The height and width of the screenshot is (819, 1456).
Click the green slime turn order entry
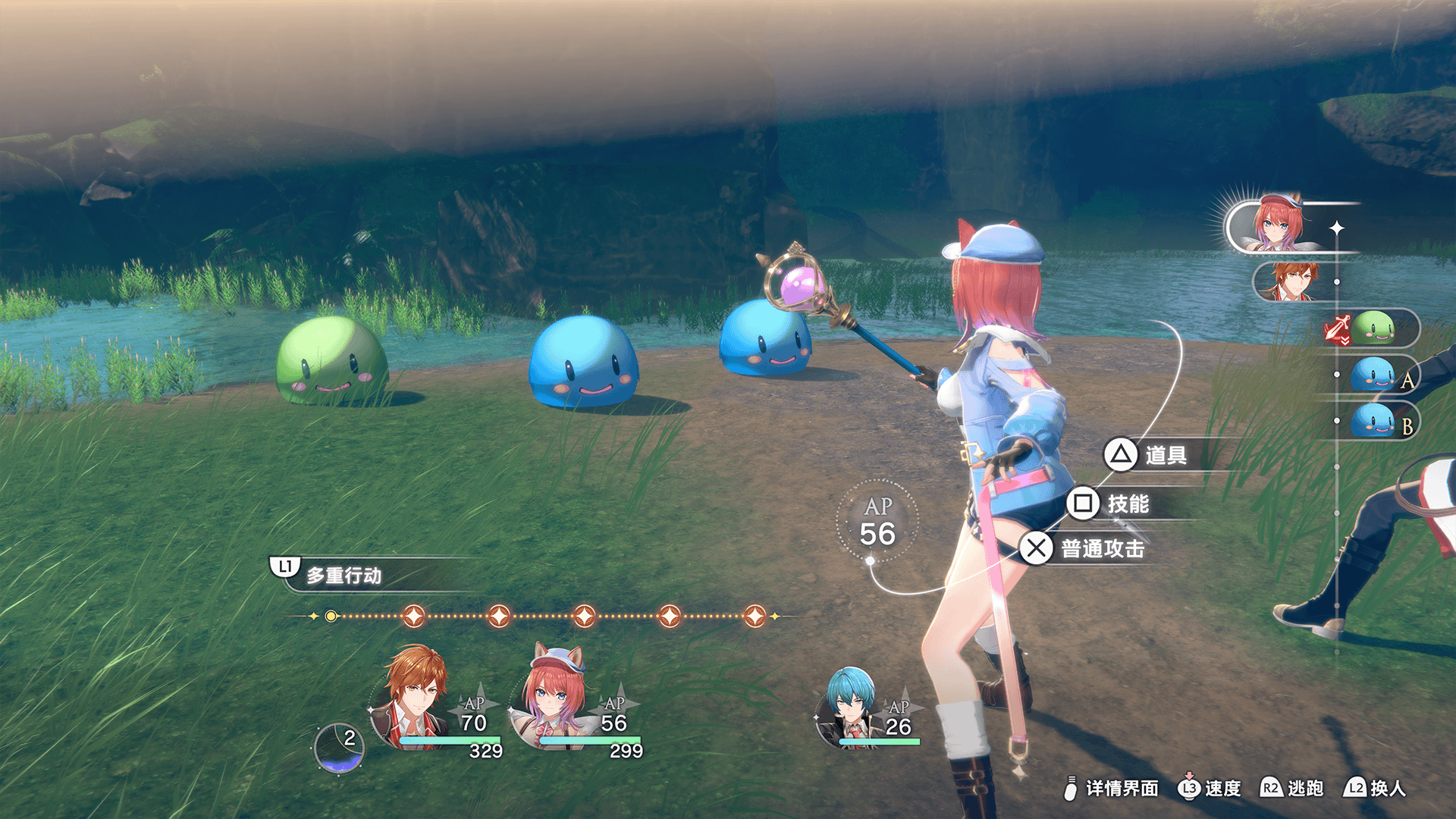[x=1373, y=328]
